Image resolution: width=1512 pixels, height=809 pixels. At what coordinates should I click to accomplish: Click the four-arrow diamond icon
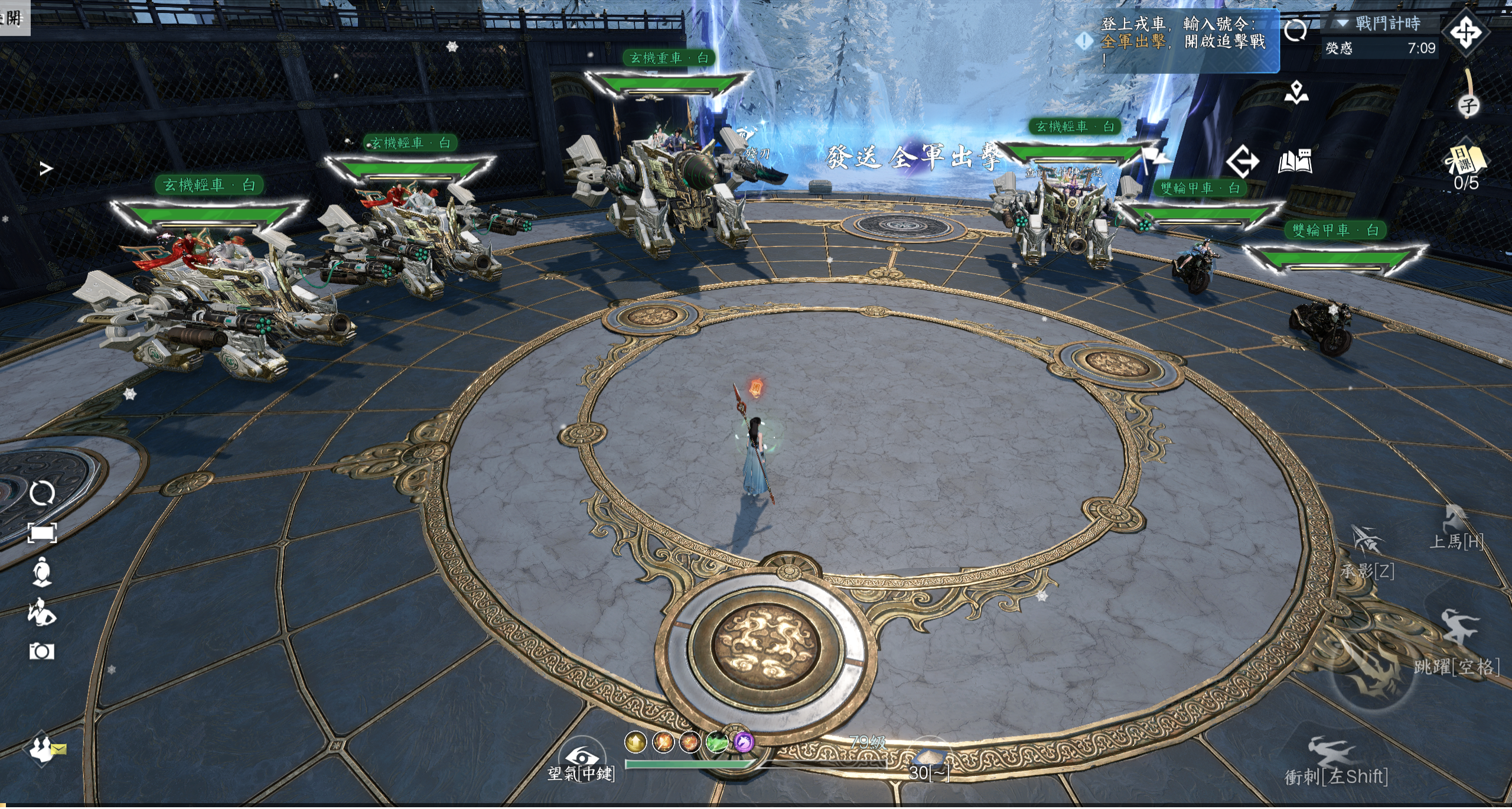tap(1465, 33)
